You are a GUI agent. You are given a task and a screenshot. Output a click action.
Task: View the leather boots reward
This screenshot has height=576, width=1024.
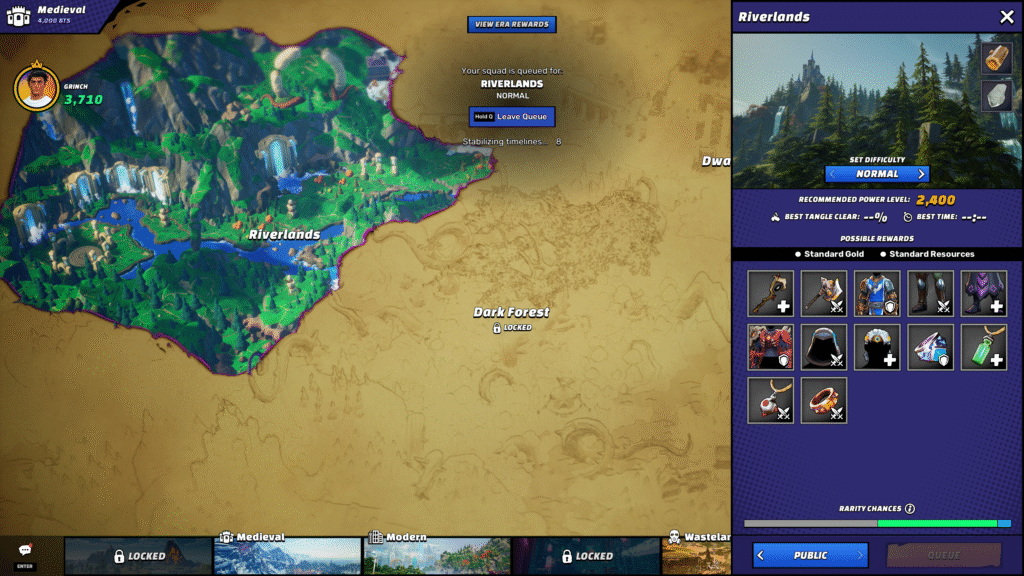[x=930, y=294]
